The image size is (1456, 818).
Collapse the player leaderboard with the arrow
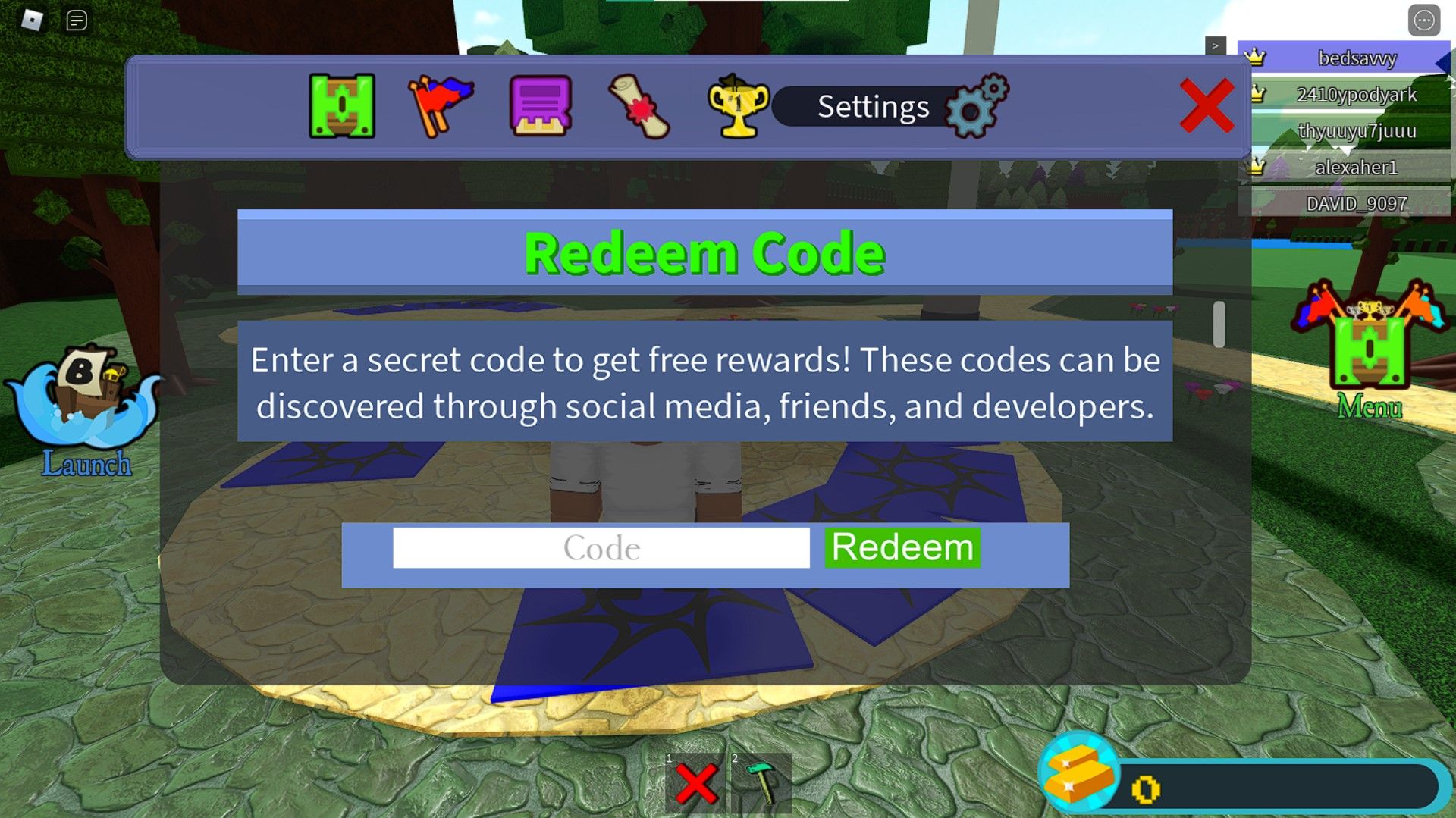tap(1216, 47)
